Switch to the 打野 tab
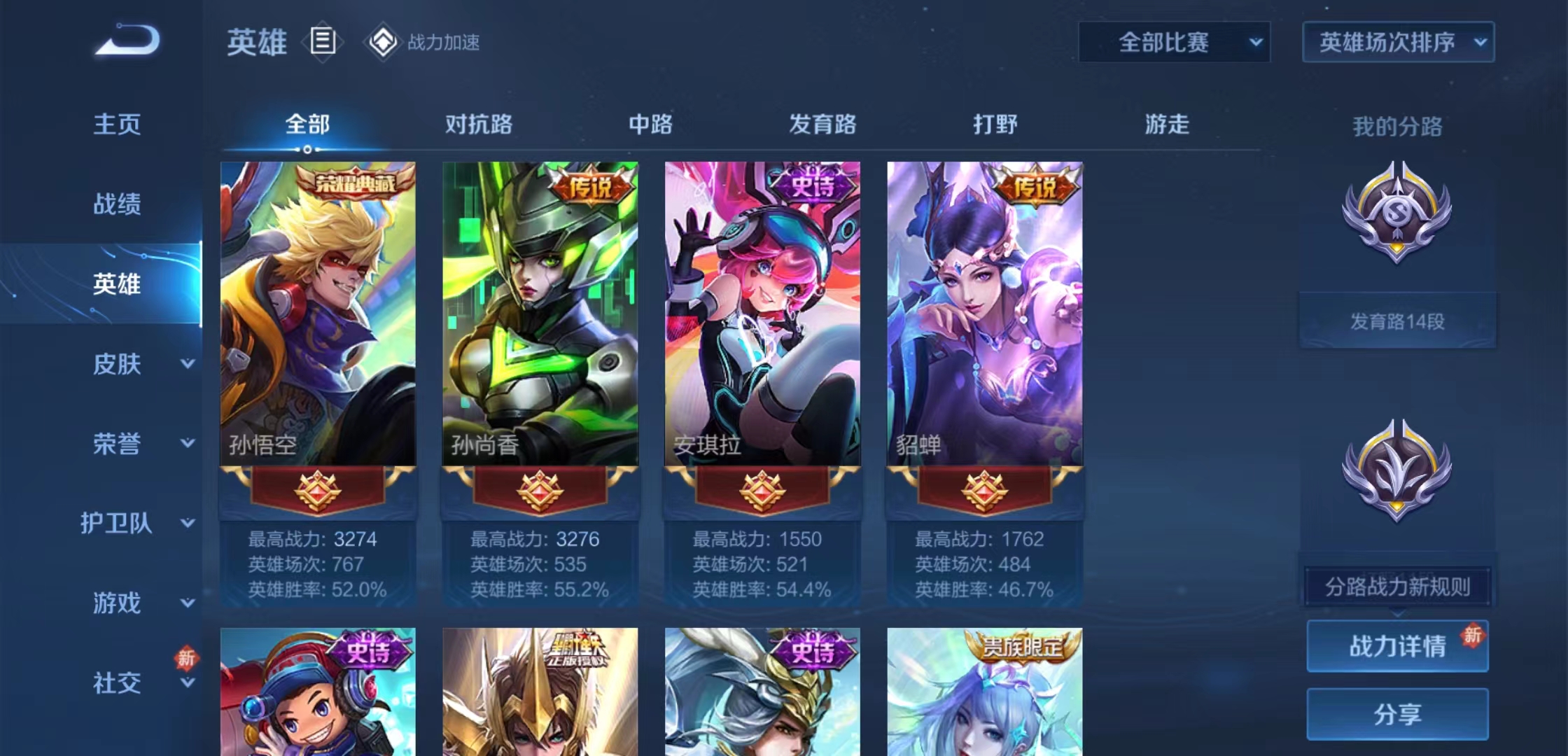The height and width of the screenshot is (756, 1568). tap(995, 125)
